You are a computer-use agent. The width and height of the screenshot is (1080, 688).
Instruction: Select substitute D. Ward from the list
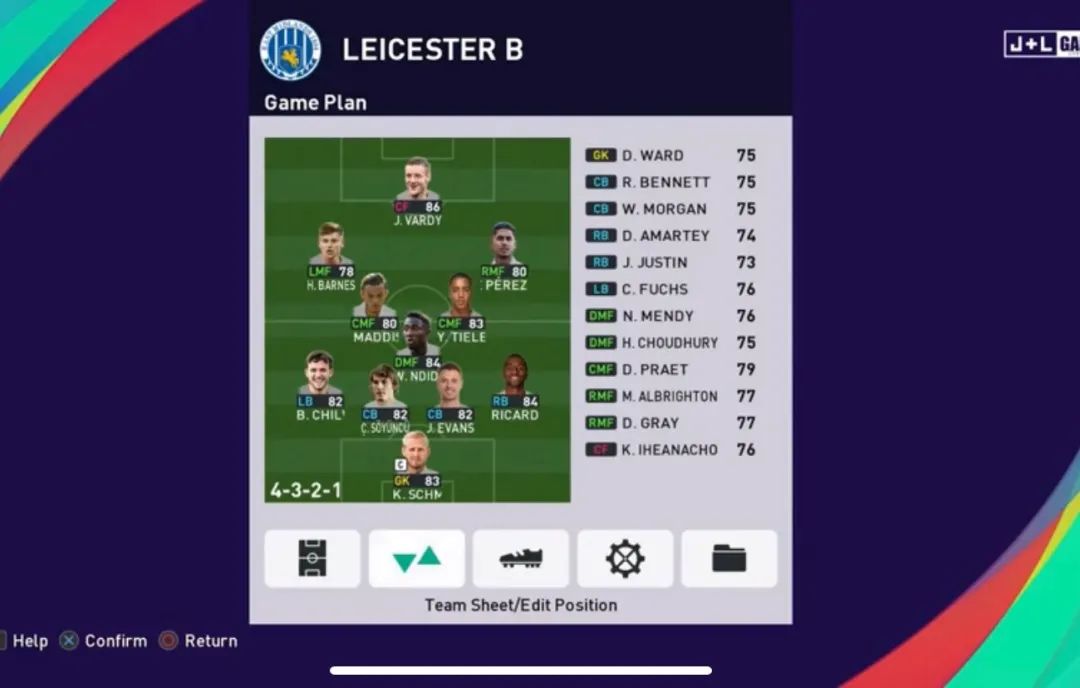[670, 156]
